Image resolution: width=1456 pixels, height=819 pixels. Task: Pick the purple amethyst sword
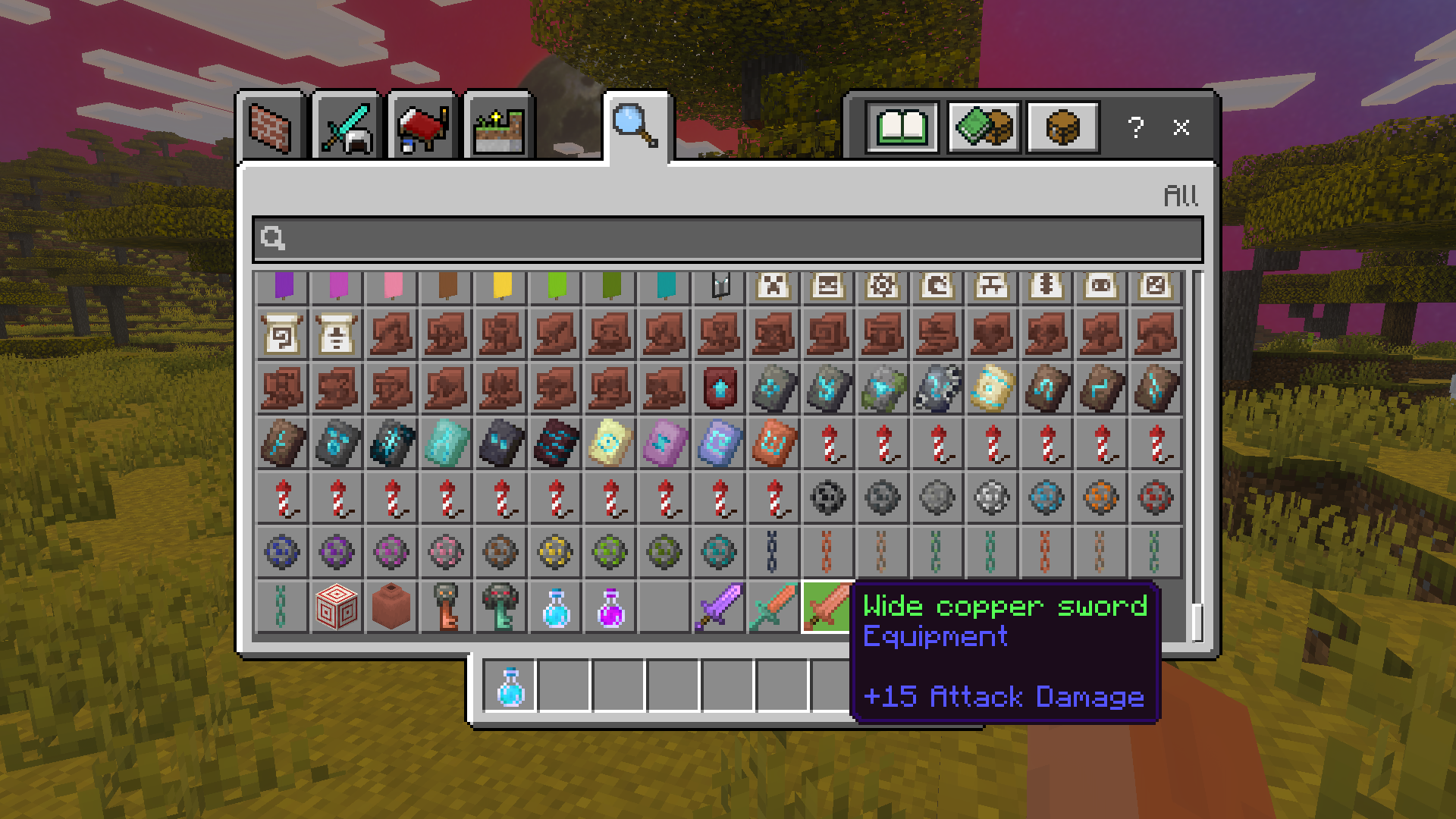tap(719, 607)
